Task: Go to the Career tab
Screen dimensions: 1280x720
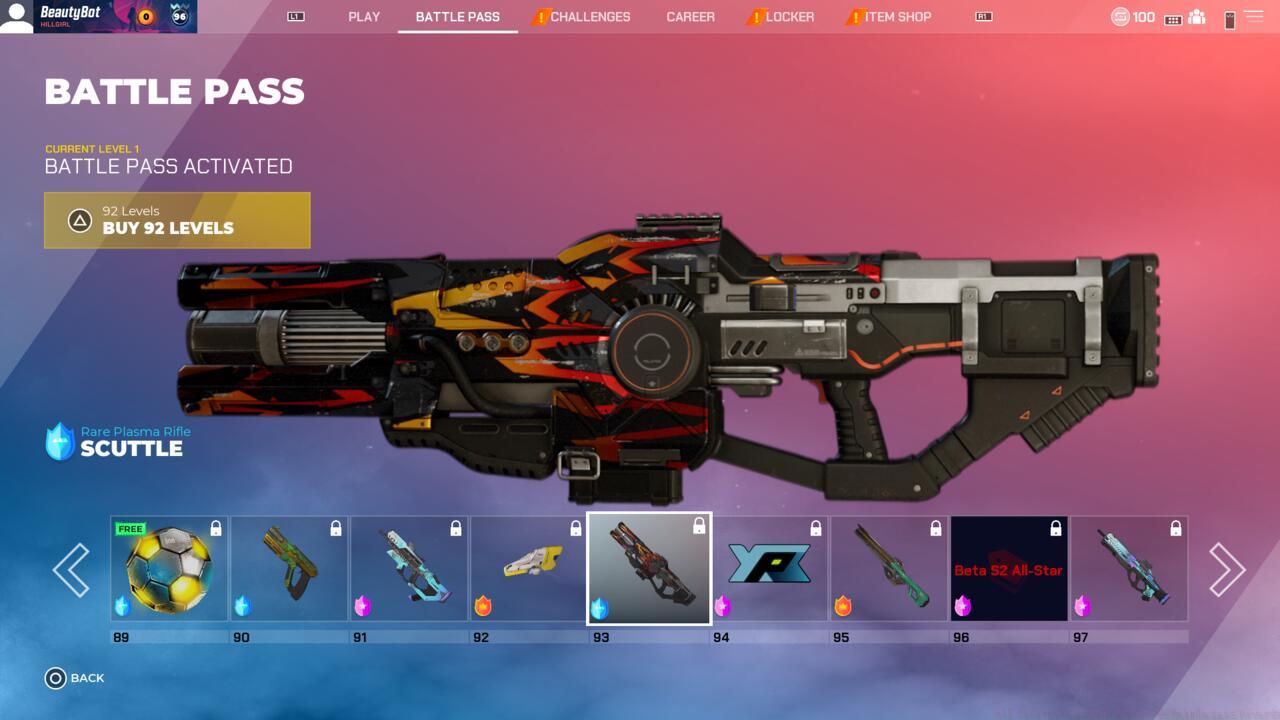Action: click(690, 17)
